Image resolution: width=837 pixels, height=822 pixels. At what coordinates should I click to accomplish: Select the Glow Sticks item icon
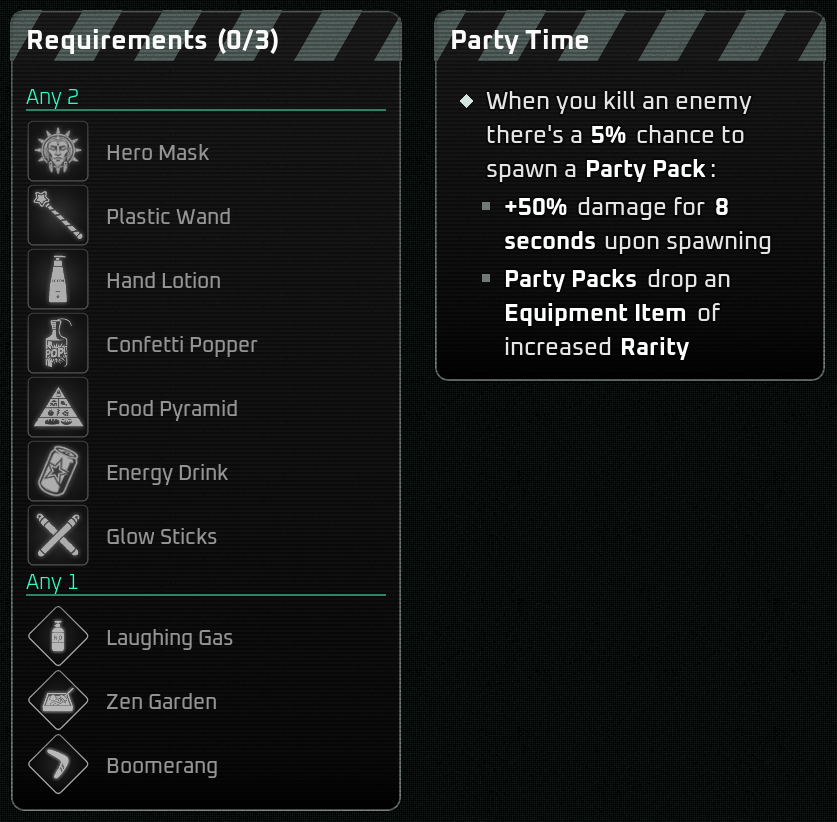coord(58,536)
